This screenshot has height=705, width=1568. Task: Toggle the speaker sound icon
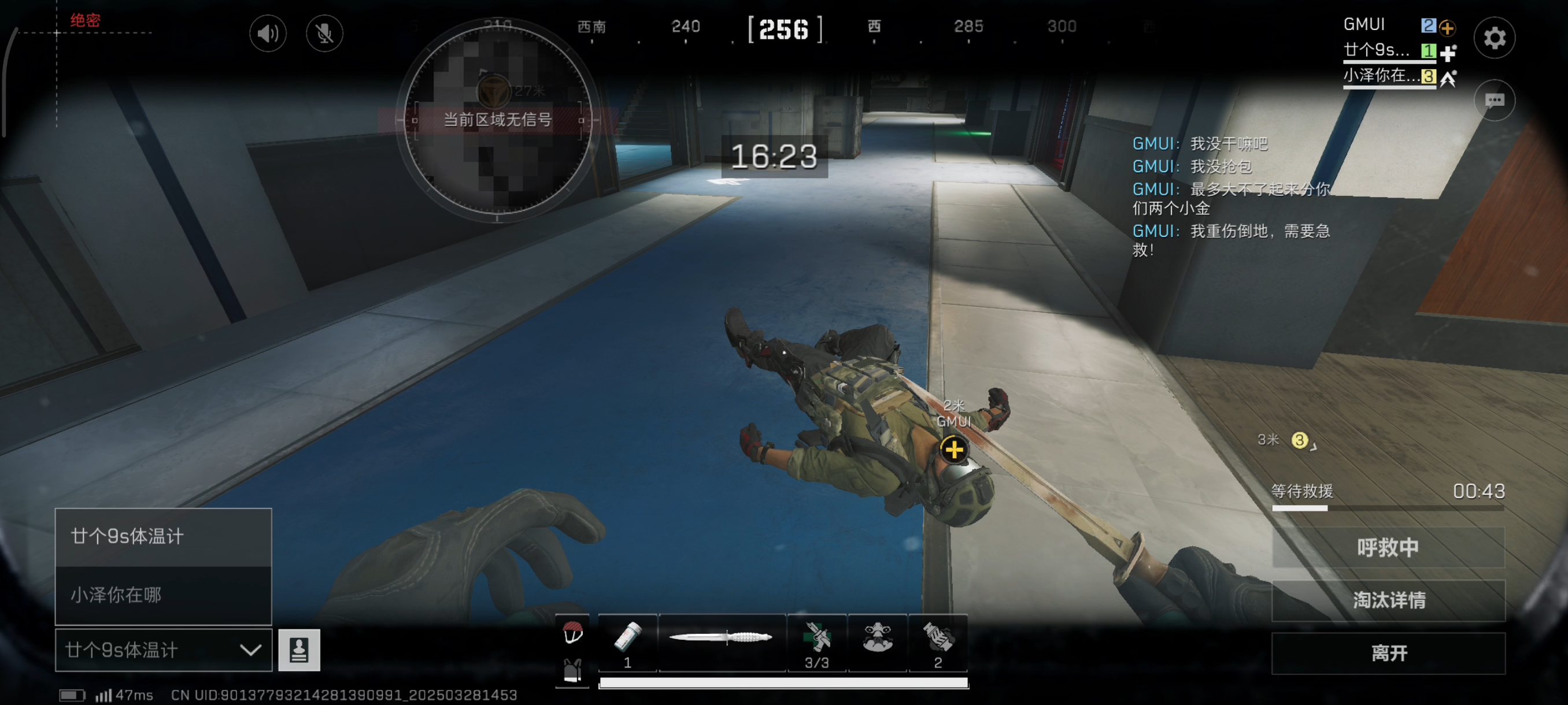click(x=268, y=34)
